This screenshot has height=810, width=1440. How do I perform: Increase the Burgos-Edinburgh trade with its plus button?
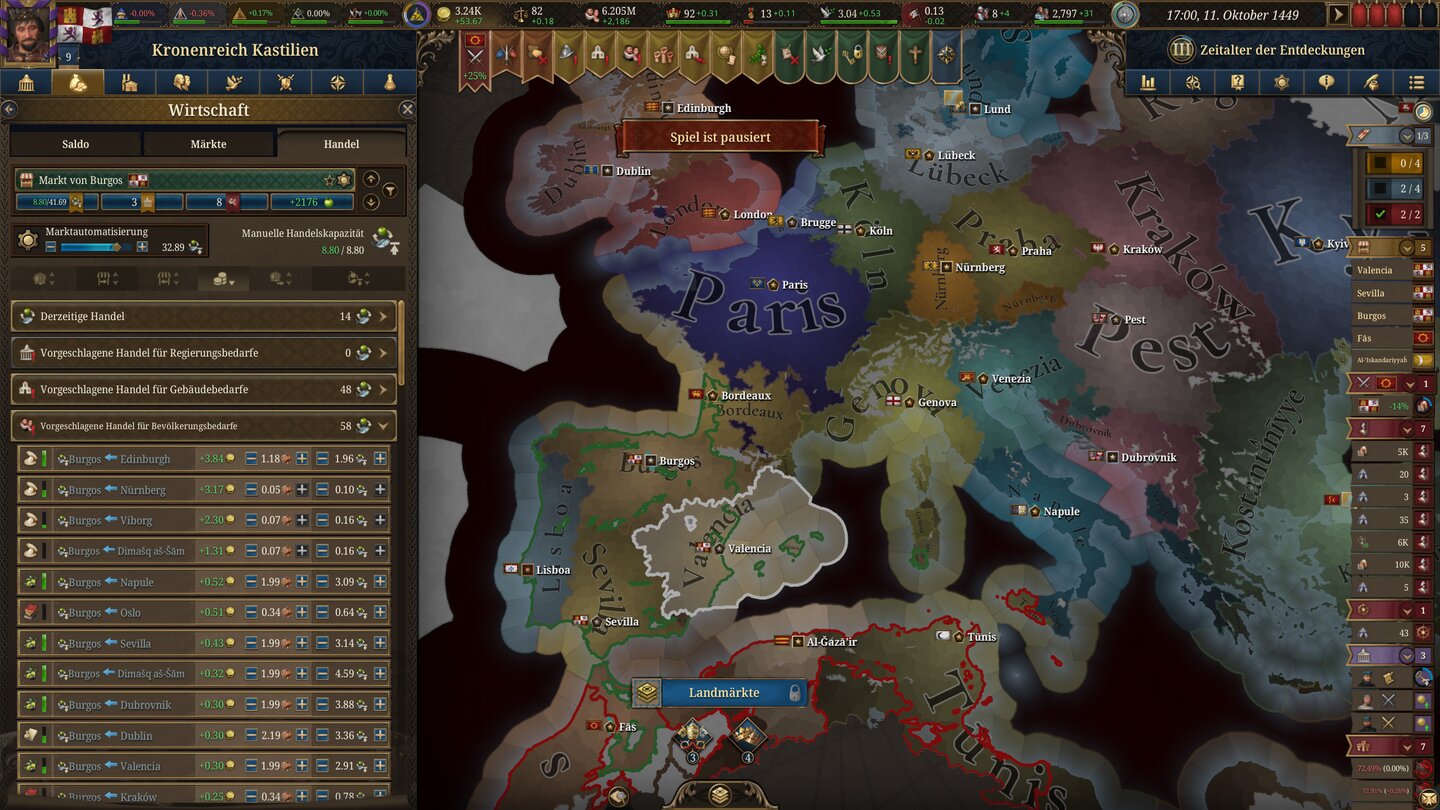pos(304,459)
